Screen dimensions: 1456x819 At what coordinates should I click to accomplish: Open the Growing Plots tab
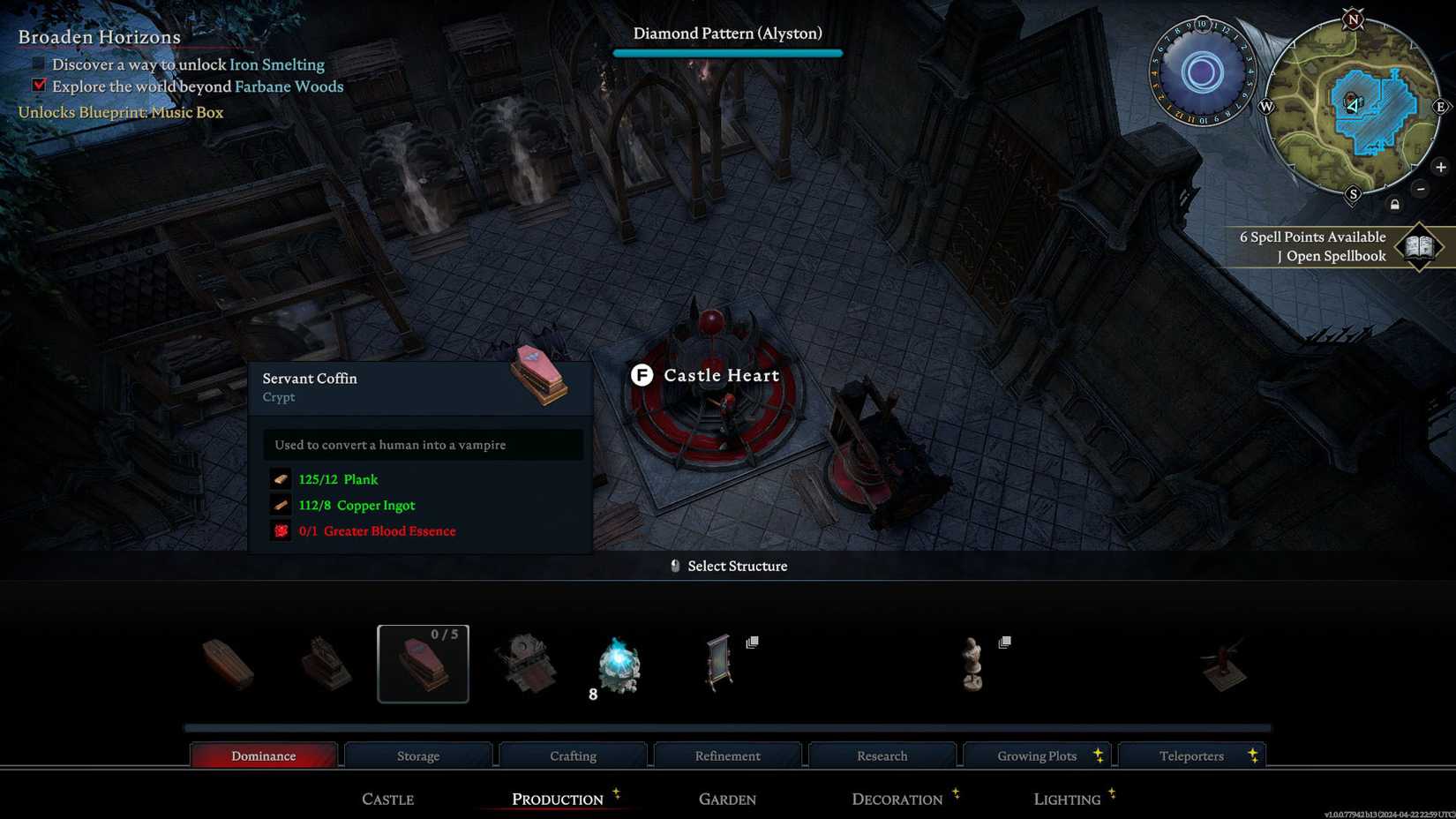pyautogui.click(x=1037, y=755)
